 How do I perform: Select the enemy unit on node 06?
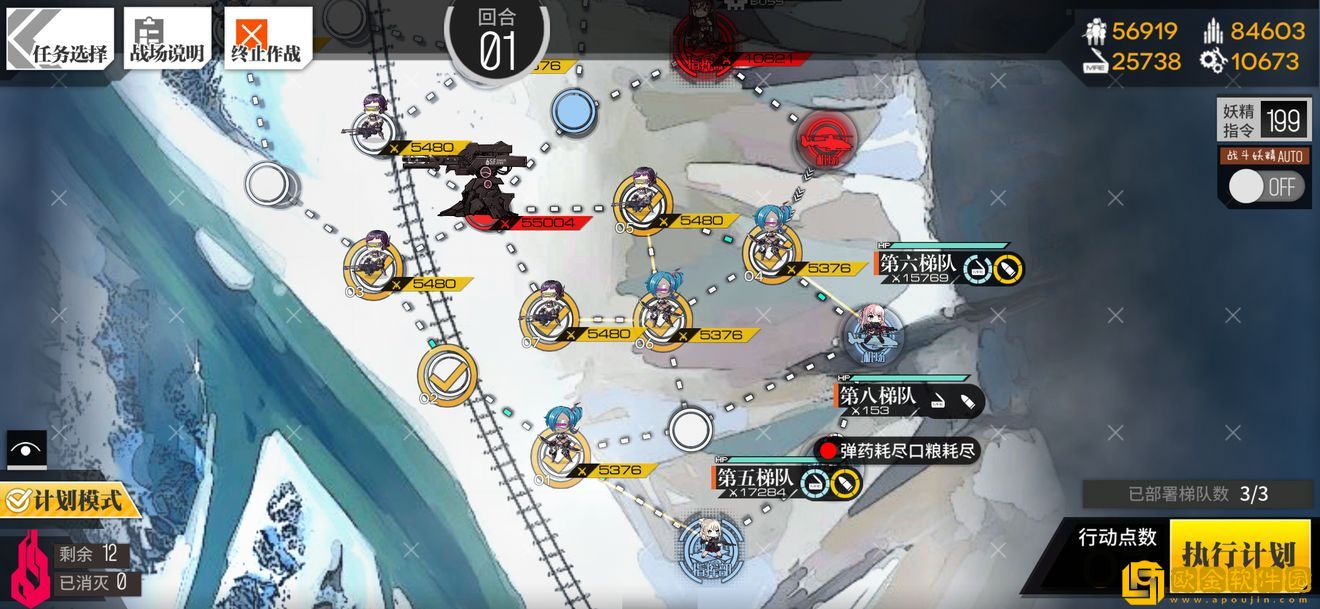click(x=661, y=311)
